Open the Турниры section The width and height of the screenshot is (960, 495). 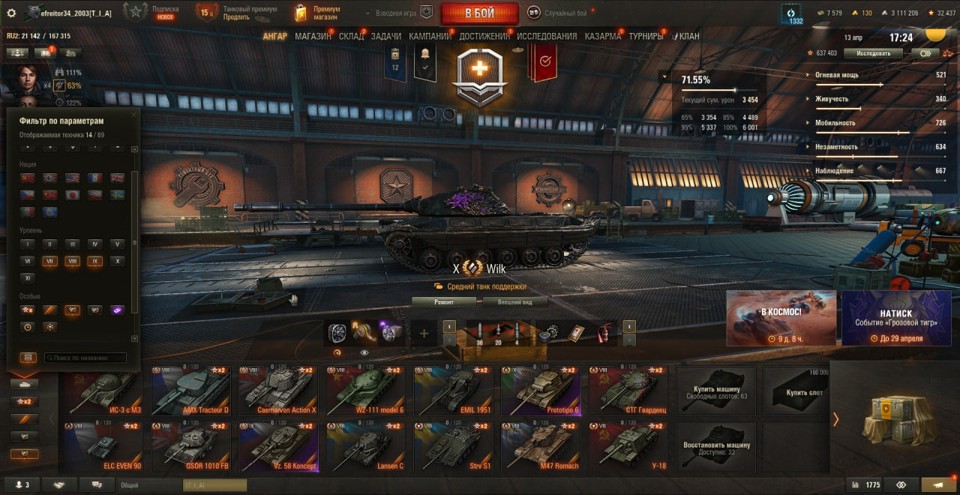click(x=645, y=36)
